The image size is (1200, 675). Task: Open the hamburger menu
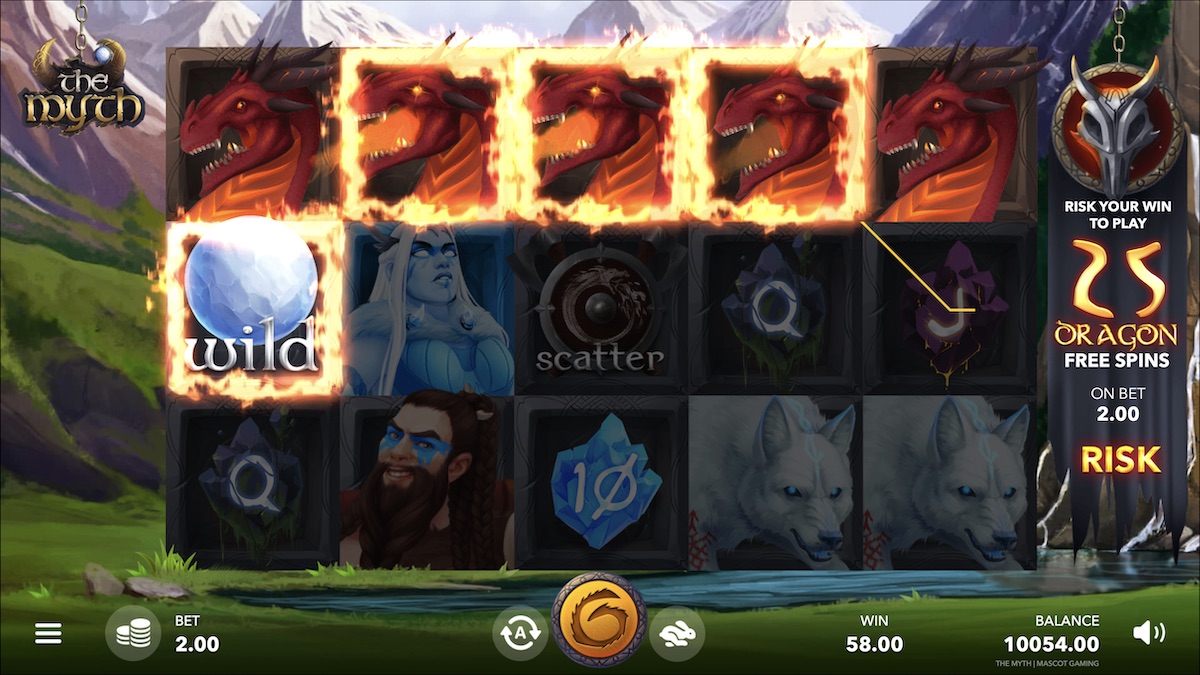48,633
